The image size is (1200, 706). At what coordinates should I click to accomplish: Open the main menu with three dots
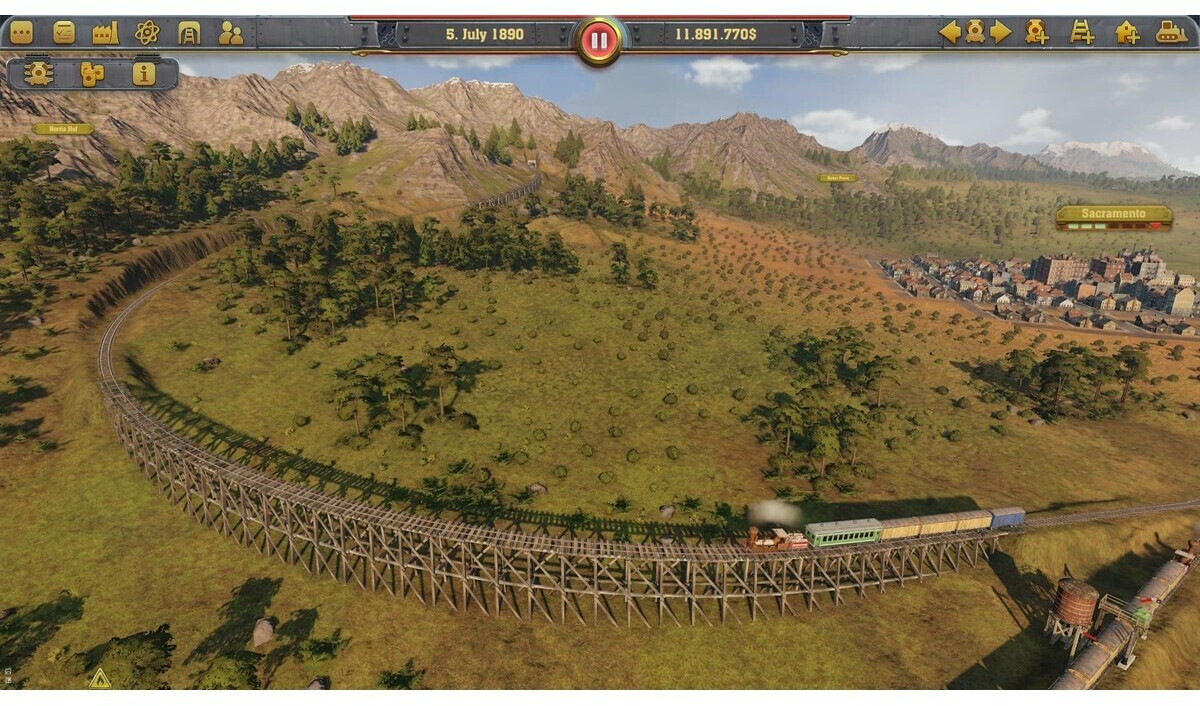[x=21, y=33]
